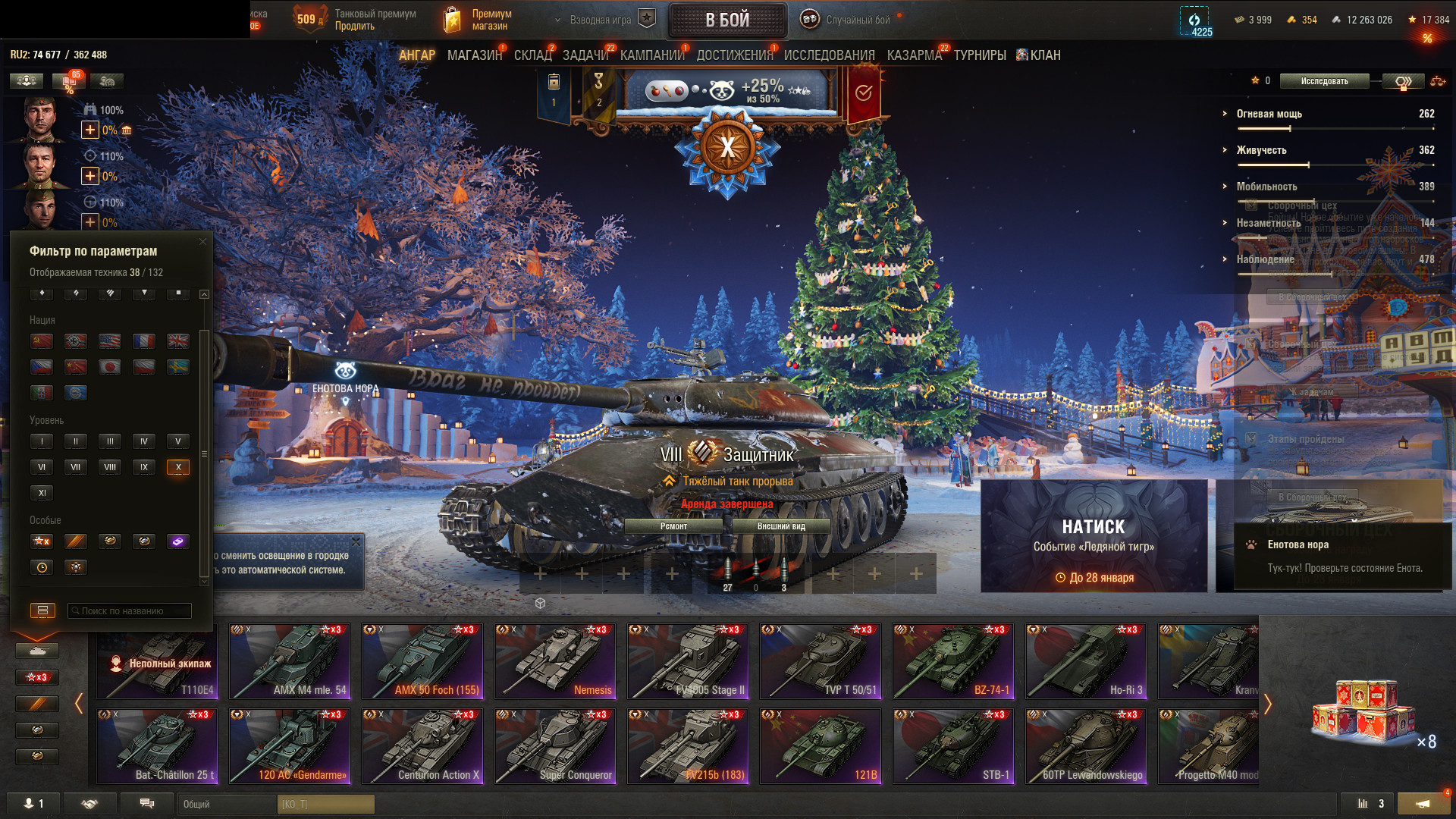The height and width of the screenshot is (819, 1456).
Task: Select the Super Conqueror tank
Action: click(x=555, y=746)
